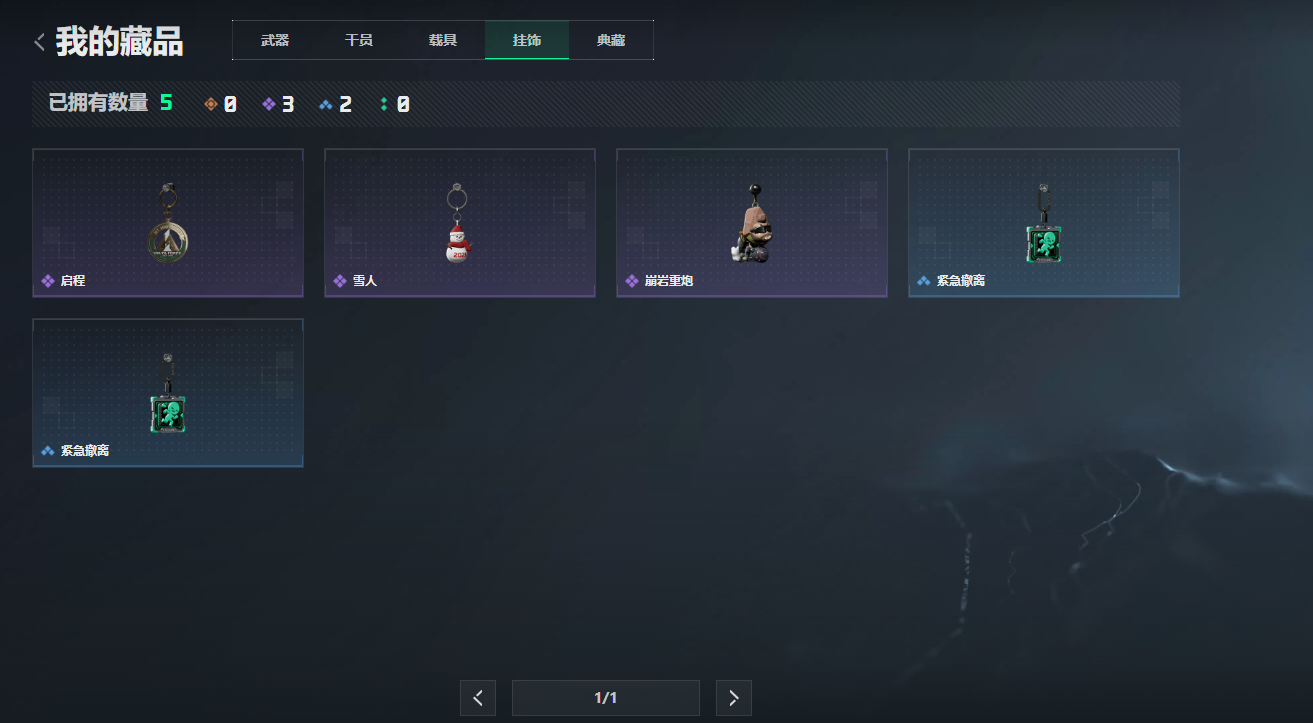Click the purple rarity diamond icon showing 3
1313x723 pixels.
267,103
